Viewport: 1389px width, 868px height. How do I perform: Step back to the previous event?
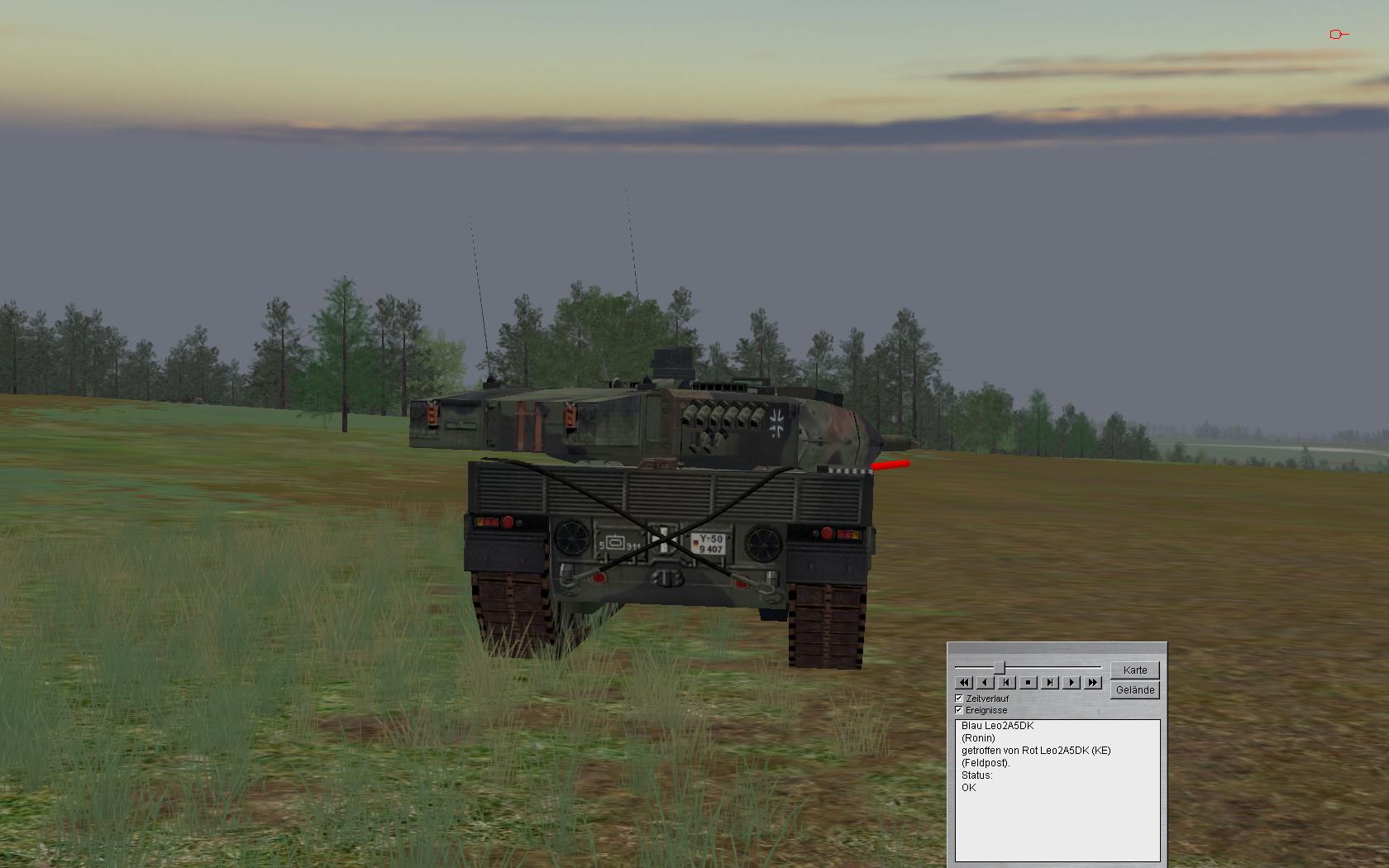[x=1007, y=683]
